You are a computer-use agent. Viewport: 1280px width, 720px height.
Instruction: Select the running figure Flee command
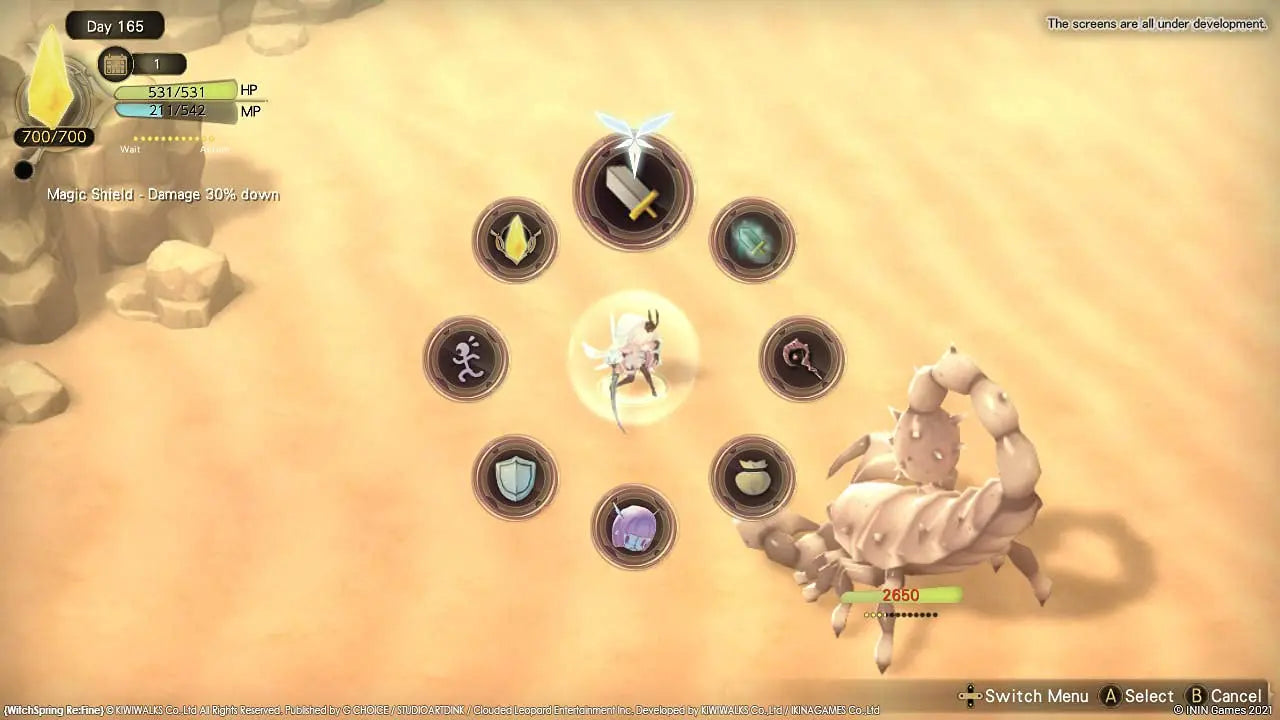(466, 358)
